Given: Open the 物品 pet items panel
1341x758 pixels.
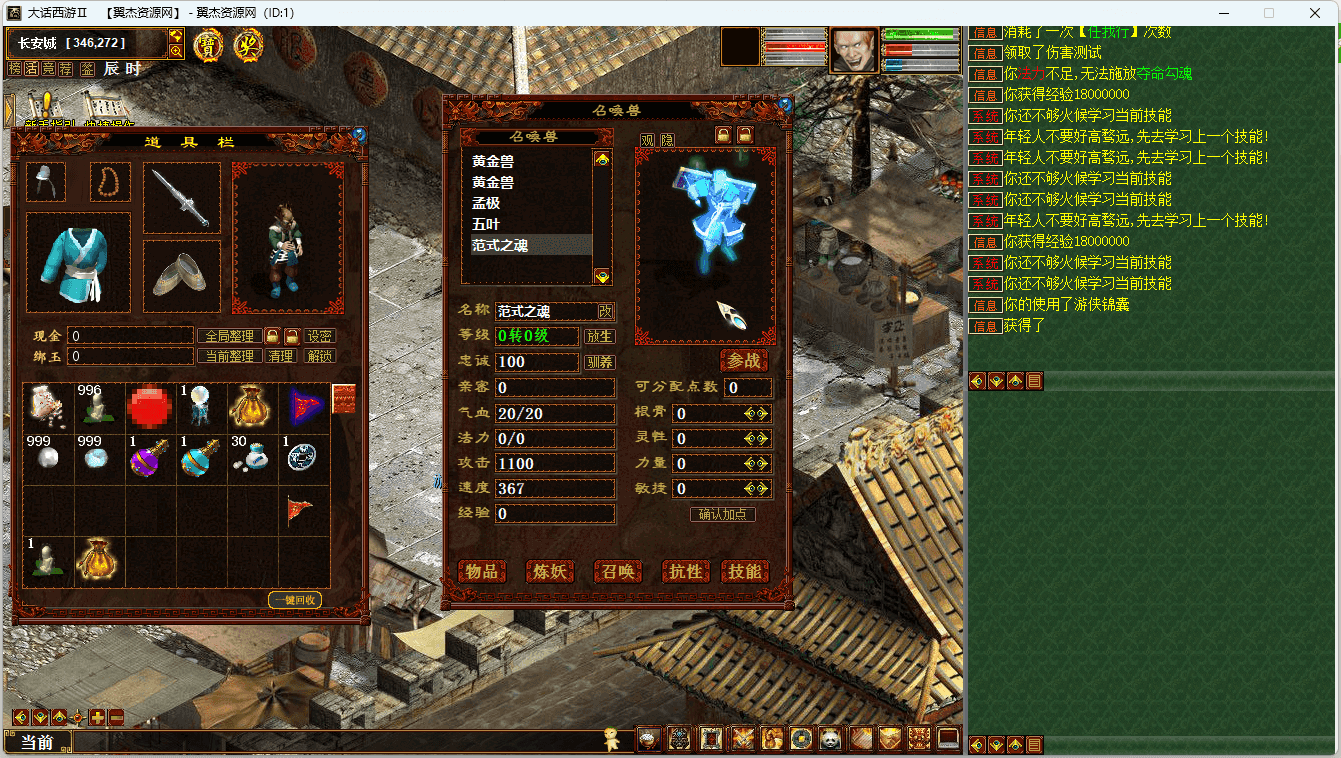Looking at the screenshot, I should click(x=481, y=571).
